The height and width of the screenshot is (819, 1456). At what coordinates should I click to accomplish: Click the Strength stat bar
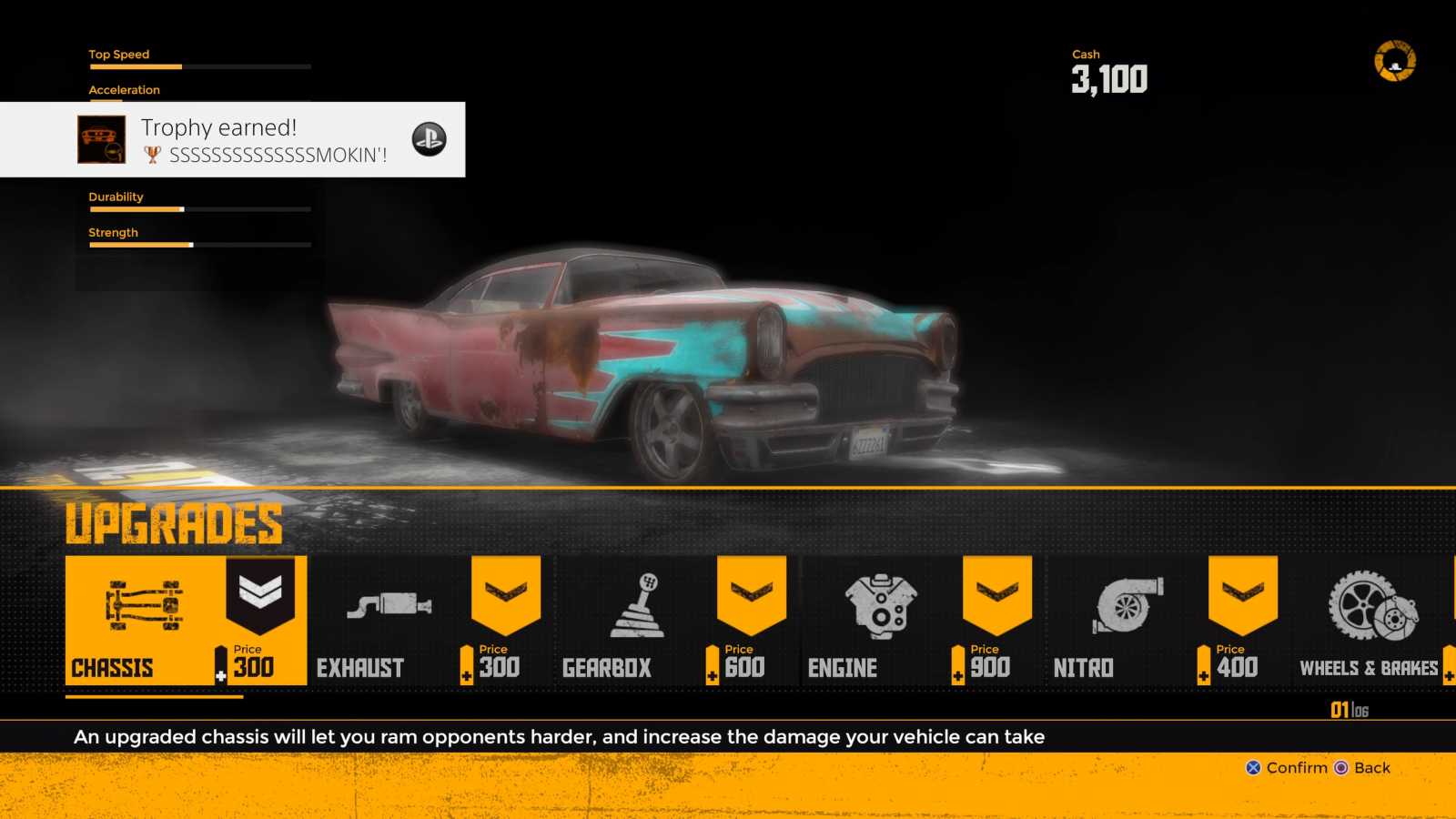tap(198, 244)
